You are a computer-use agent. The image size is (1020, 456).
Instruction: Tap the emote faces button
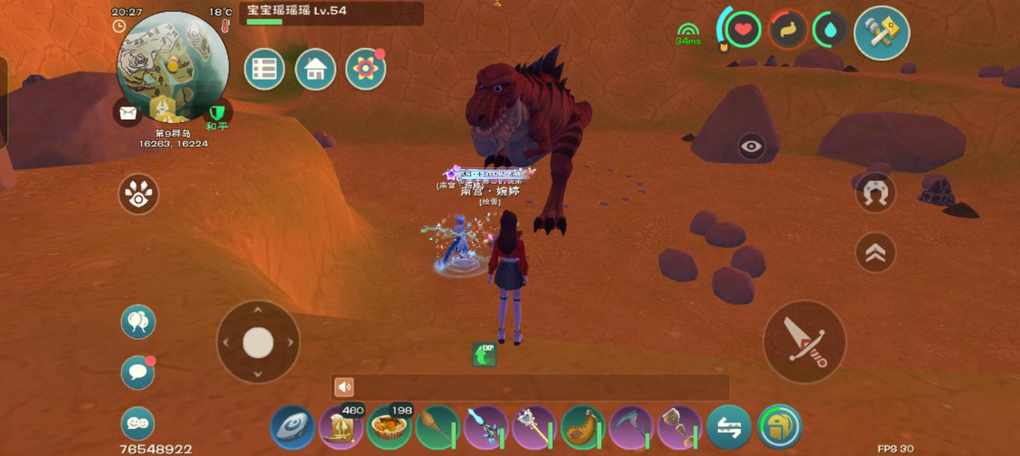point(138,423)
